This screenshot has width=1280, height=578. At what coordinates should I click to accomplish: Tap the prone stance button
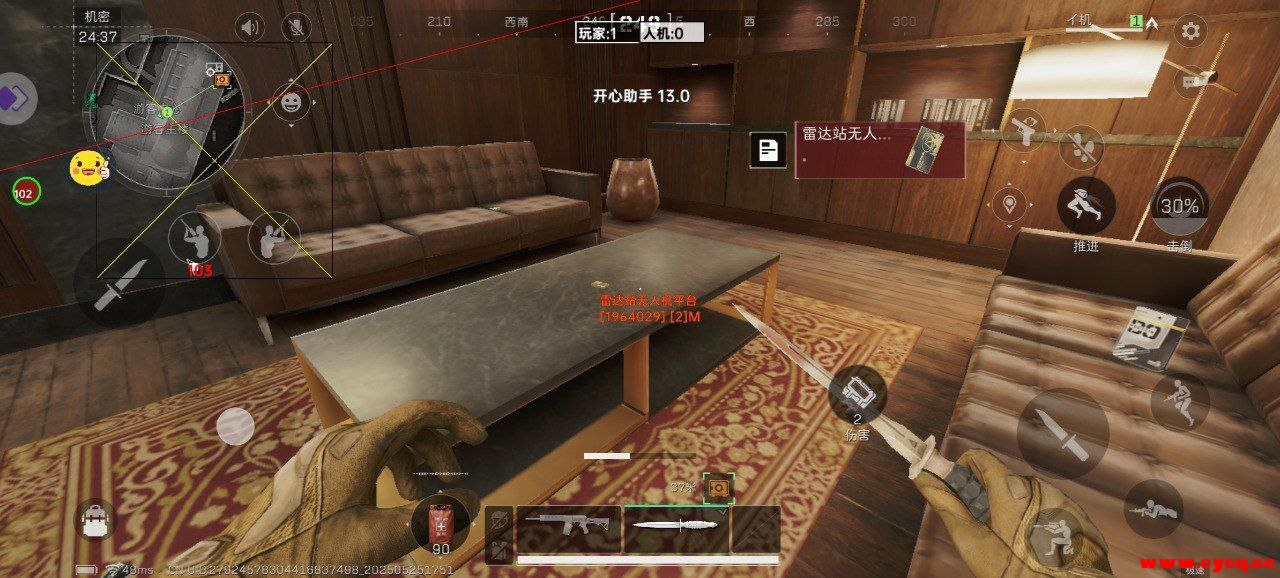pyautogui.click(x=1153, y=509)
